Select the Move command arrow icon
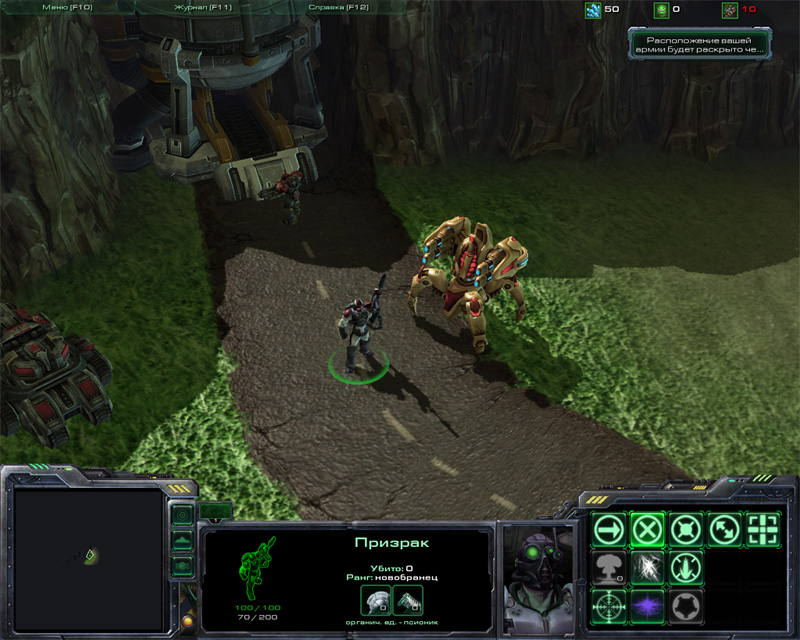Screen dimensions: 800x640 coord(608,529)
